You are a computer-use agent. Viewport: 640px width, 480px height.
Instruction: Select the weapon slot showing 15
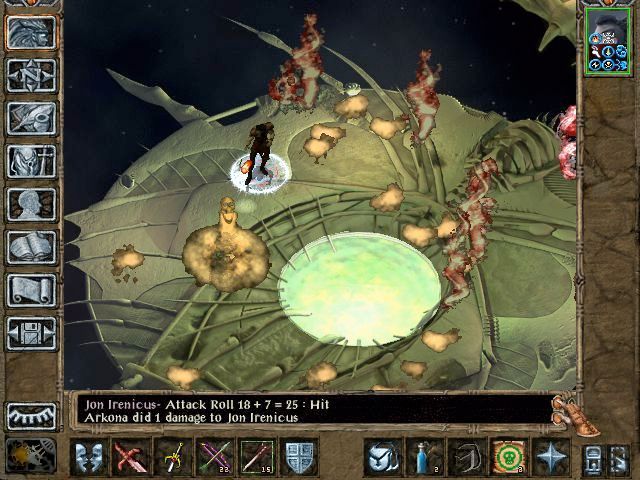pos(256,457)
